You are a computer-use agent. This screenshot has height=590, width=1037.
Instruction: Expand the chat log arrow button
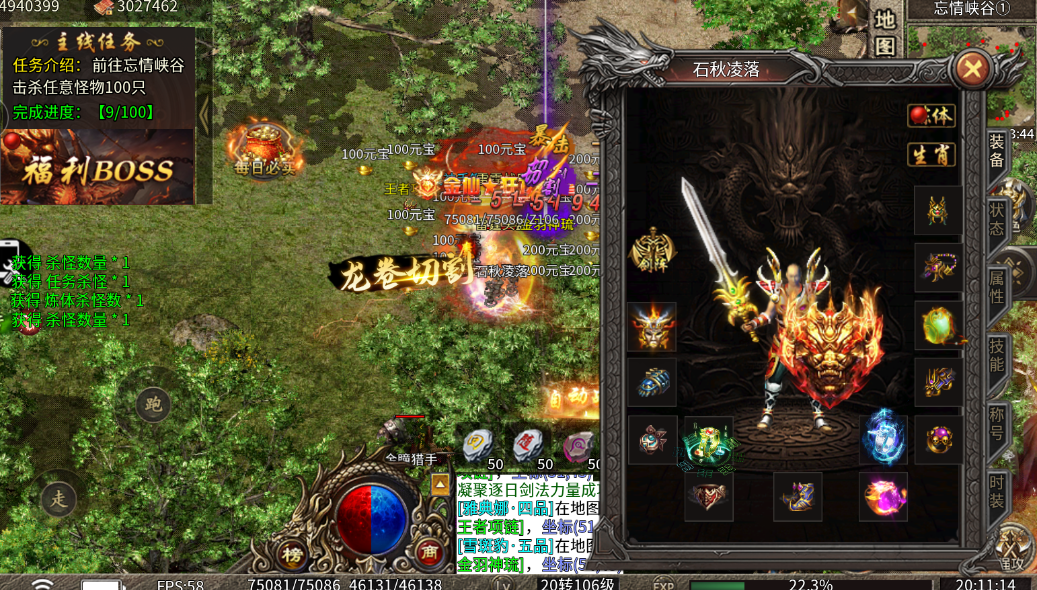point(440,485)
